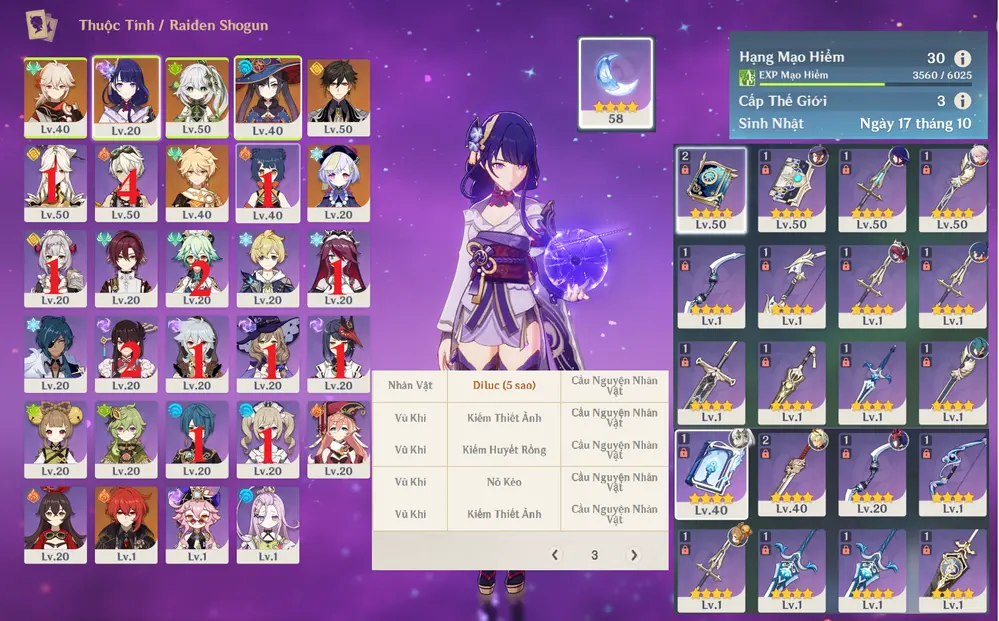The width and height of the screenshot is (999, 621).
Task: Show the Cấp Thế Giới info tooltip
Action: coord(963,101)
